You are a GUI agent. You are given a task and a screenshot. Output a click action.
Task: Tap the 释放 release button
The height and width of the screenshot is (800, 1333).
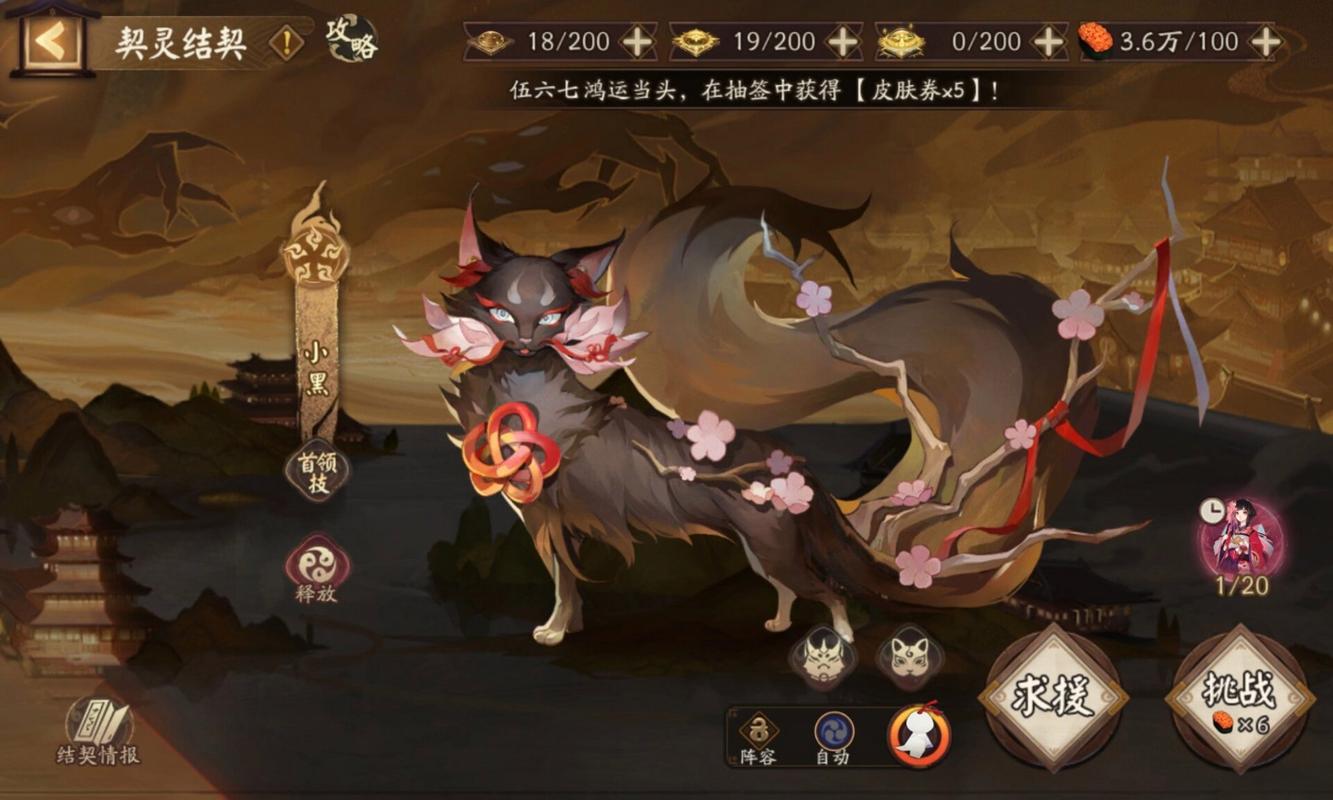[317, 567]
